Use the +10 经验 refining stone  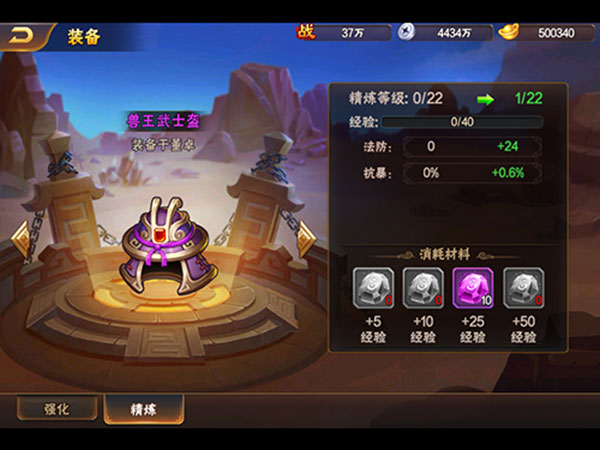(x=422, y=288)
